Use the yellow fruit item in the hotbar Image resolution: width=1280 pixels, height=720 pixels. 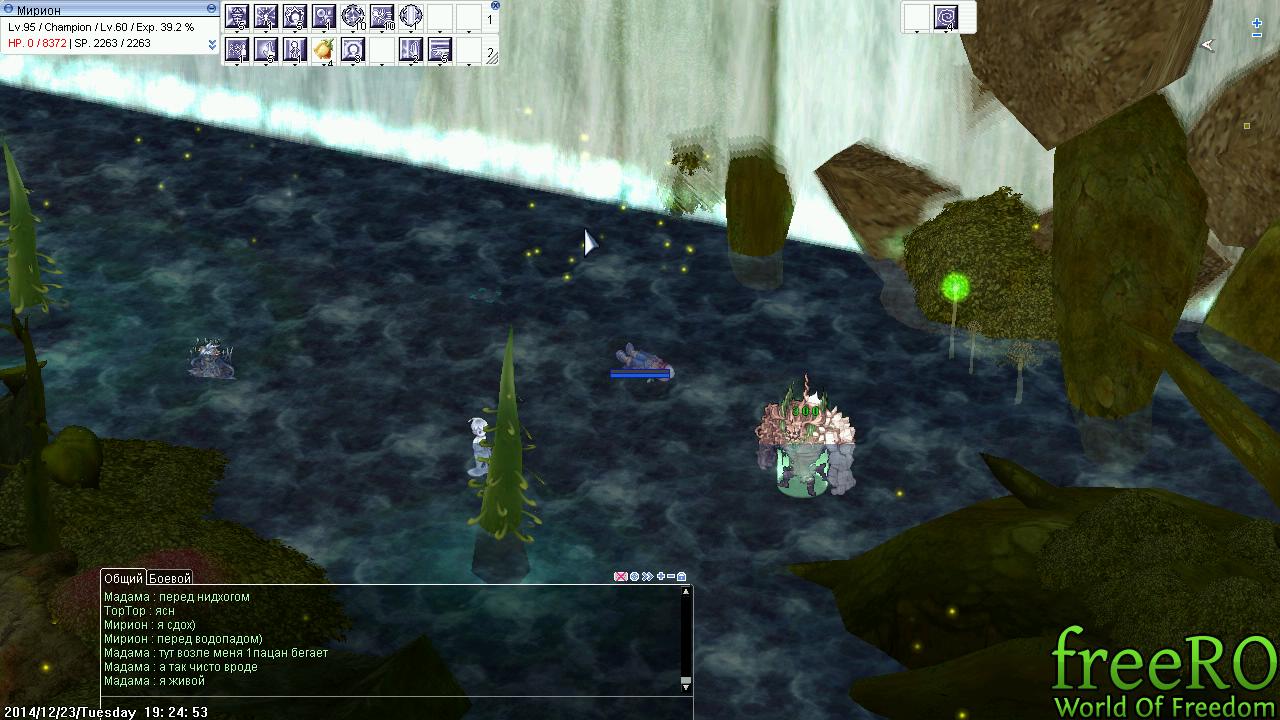pos(323,49)
